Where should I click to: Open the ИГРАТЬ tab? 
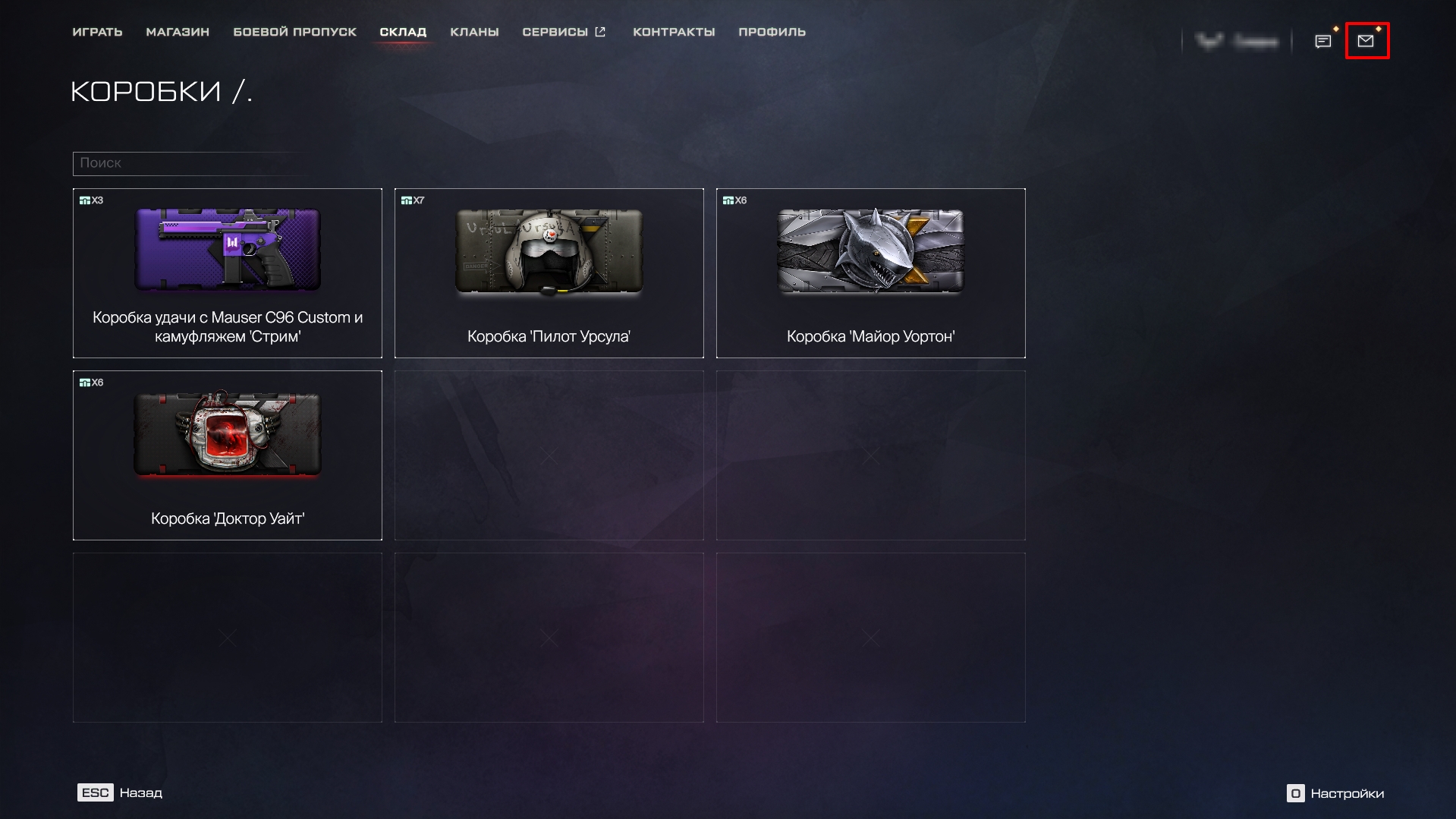(97, 32)
